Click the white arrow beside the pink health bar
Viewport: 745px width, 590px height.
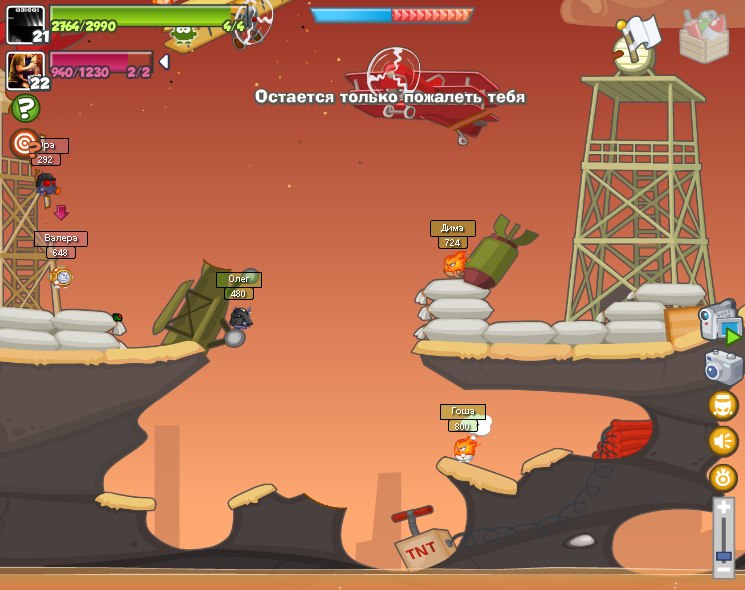(x=164, y=62)
